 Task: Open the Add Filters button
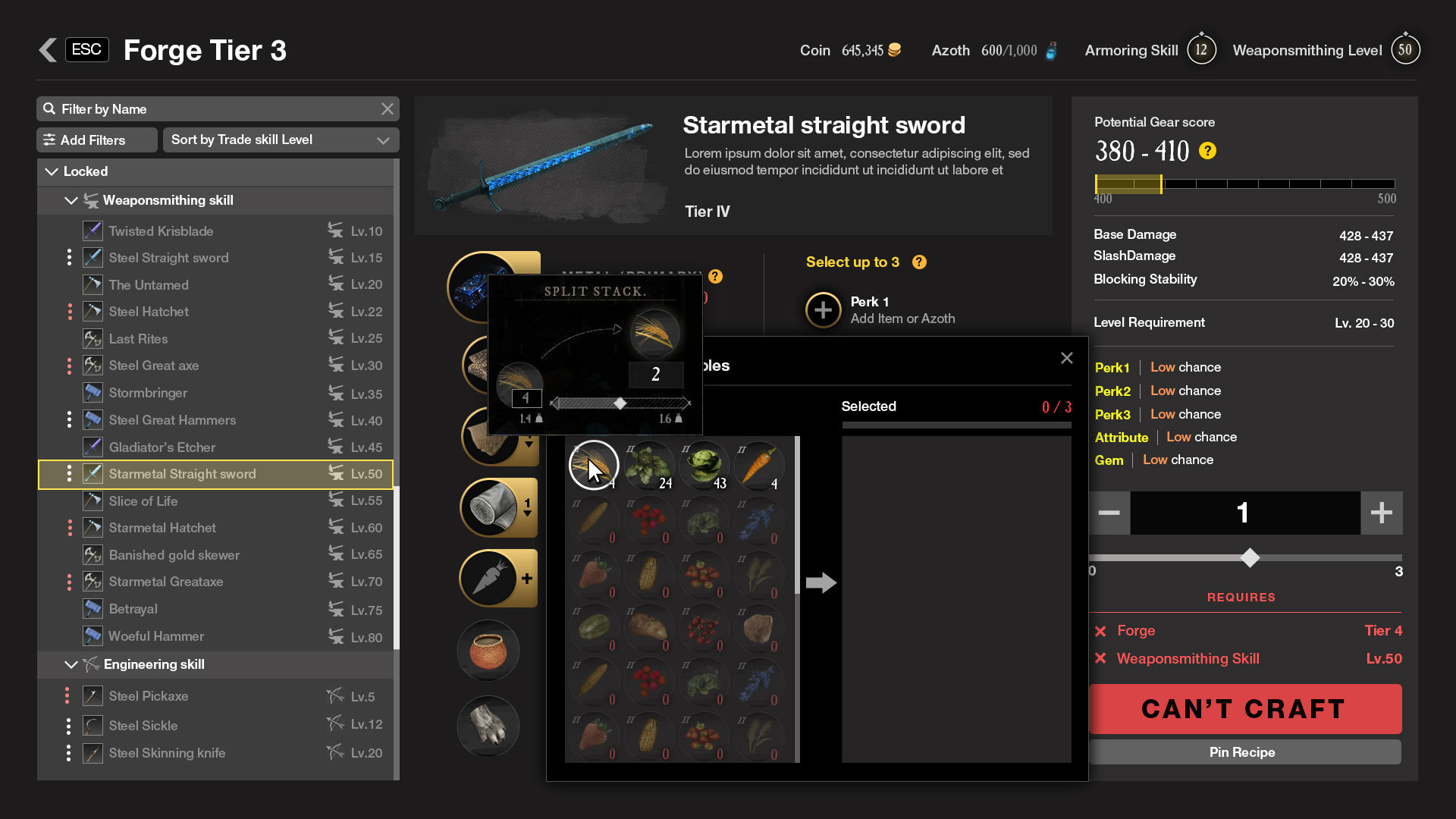[x=96, y=140]
